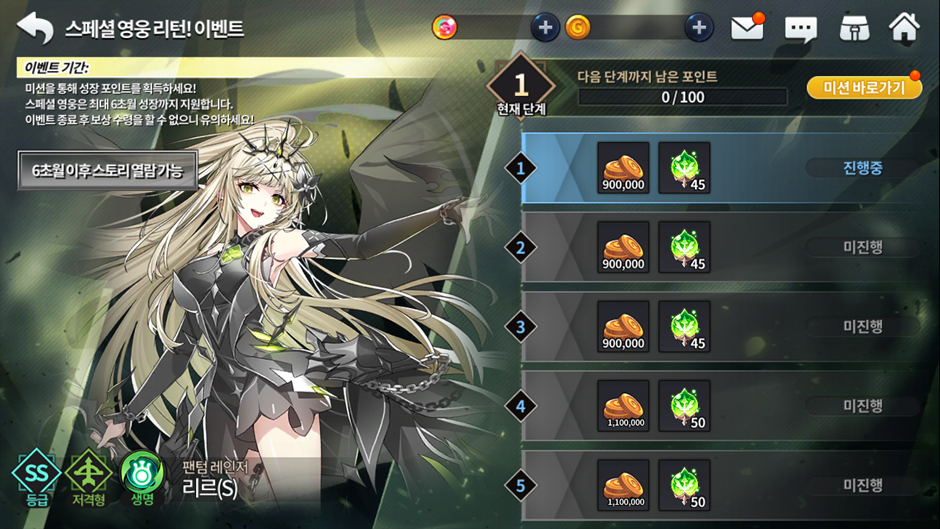Select the stage 1 green crystal reward

685,167
